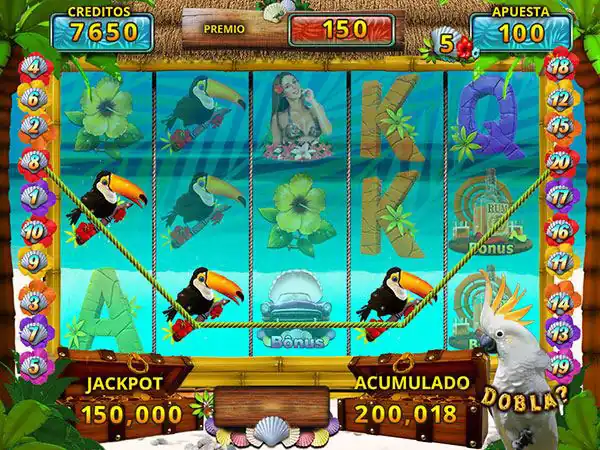Choose the payline 6 flower
This screenshot has height=450, width=600.
pyautogui.click(x=33, y=99)
